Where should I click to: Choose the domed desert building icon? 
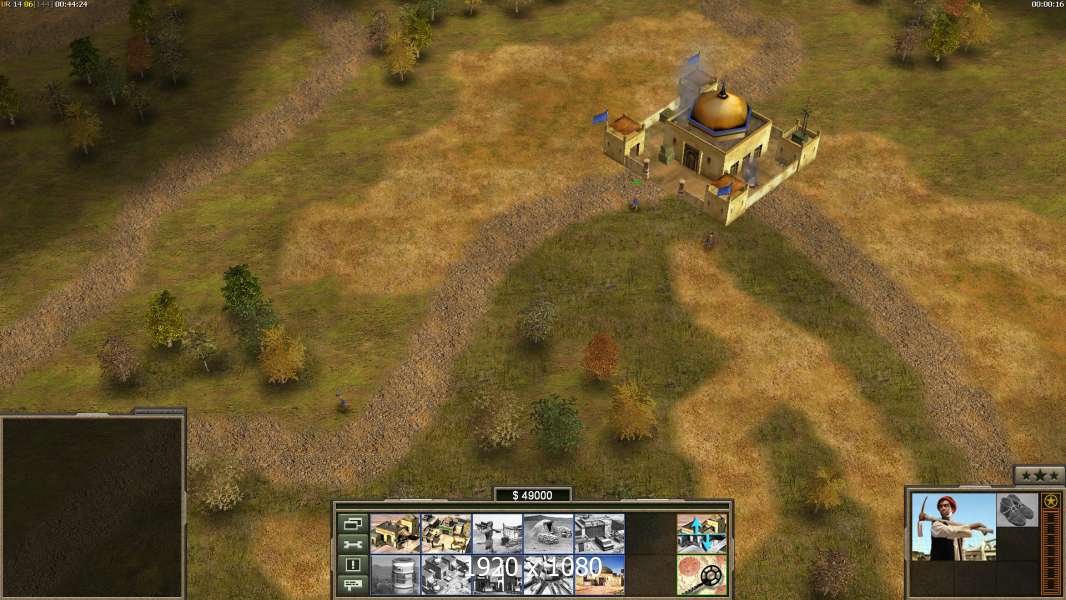pyautogui.click(x=599, y=574)
